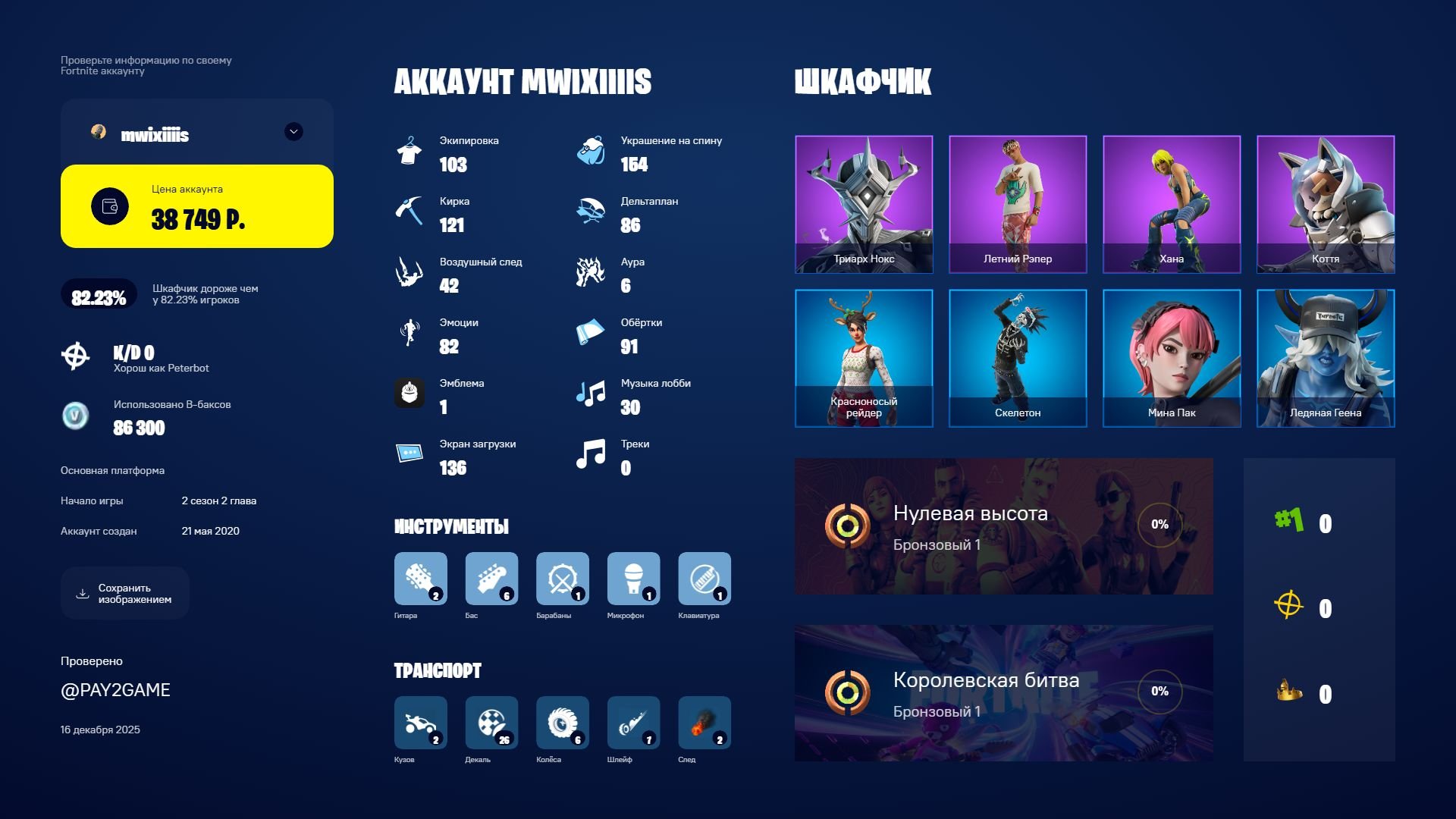
Task: Click the Кузов vehicle body icon
Action: (x=420, y=724)
